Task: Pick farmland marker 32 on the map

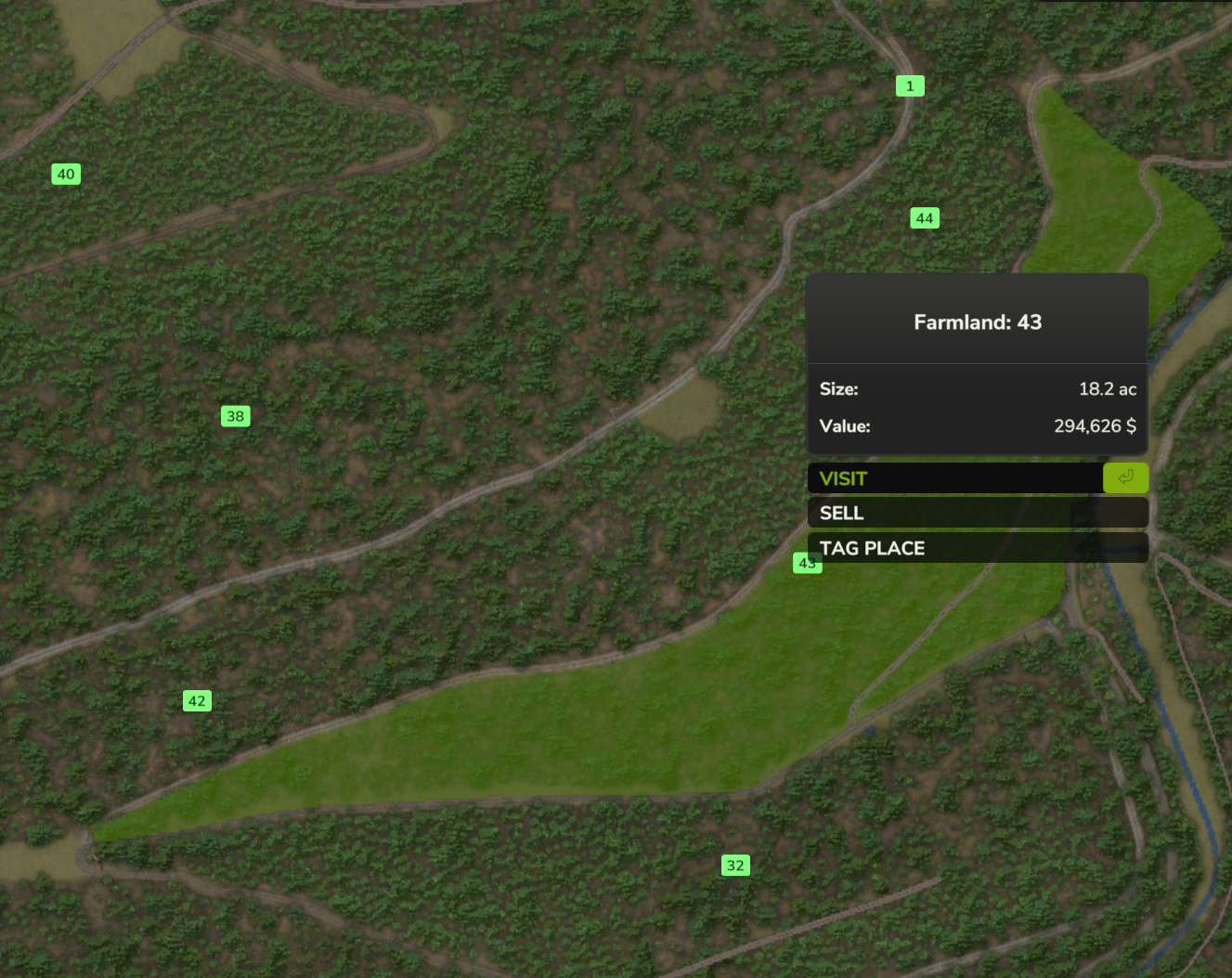Action: (x=735, y=866)
